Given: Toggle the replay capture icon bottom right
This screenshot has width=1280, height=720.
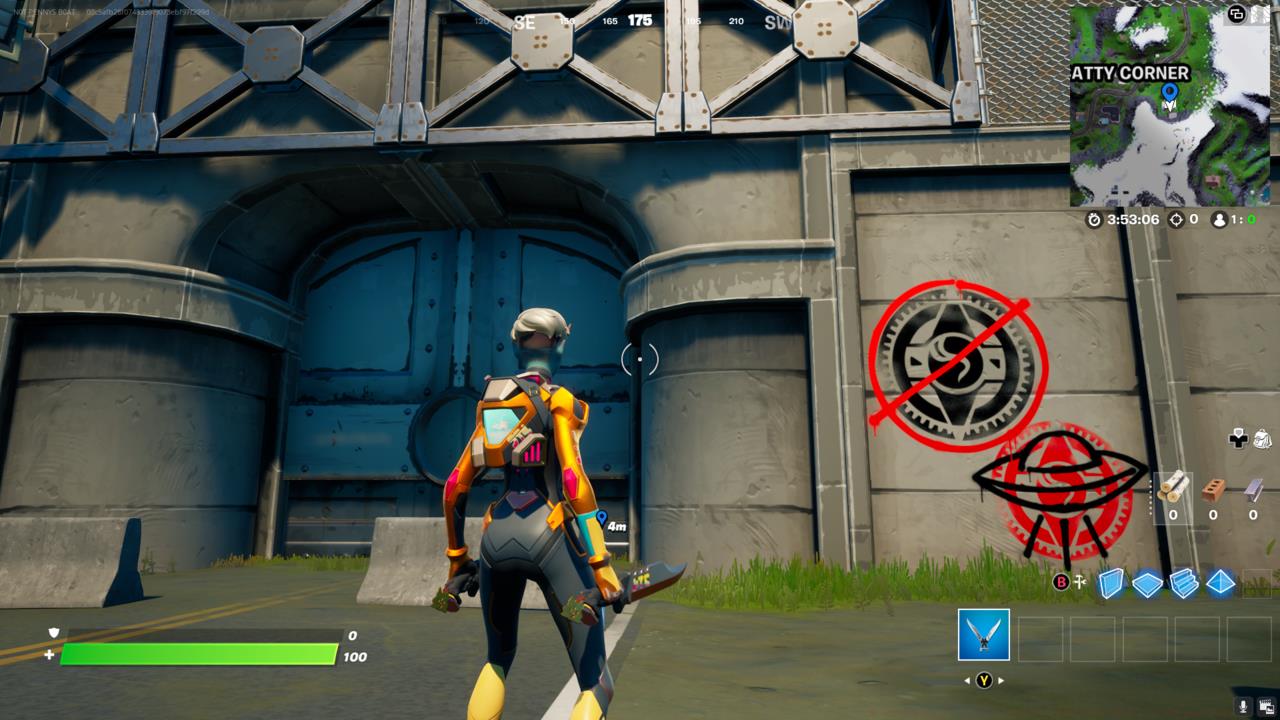Looking at the screenshot, I should coord(1265,705).
